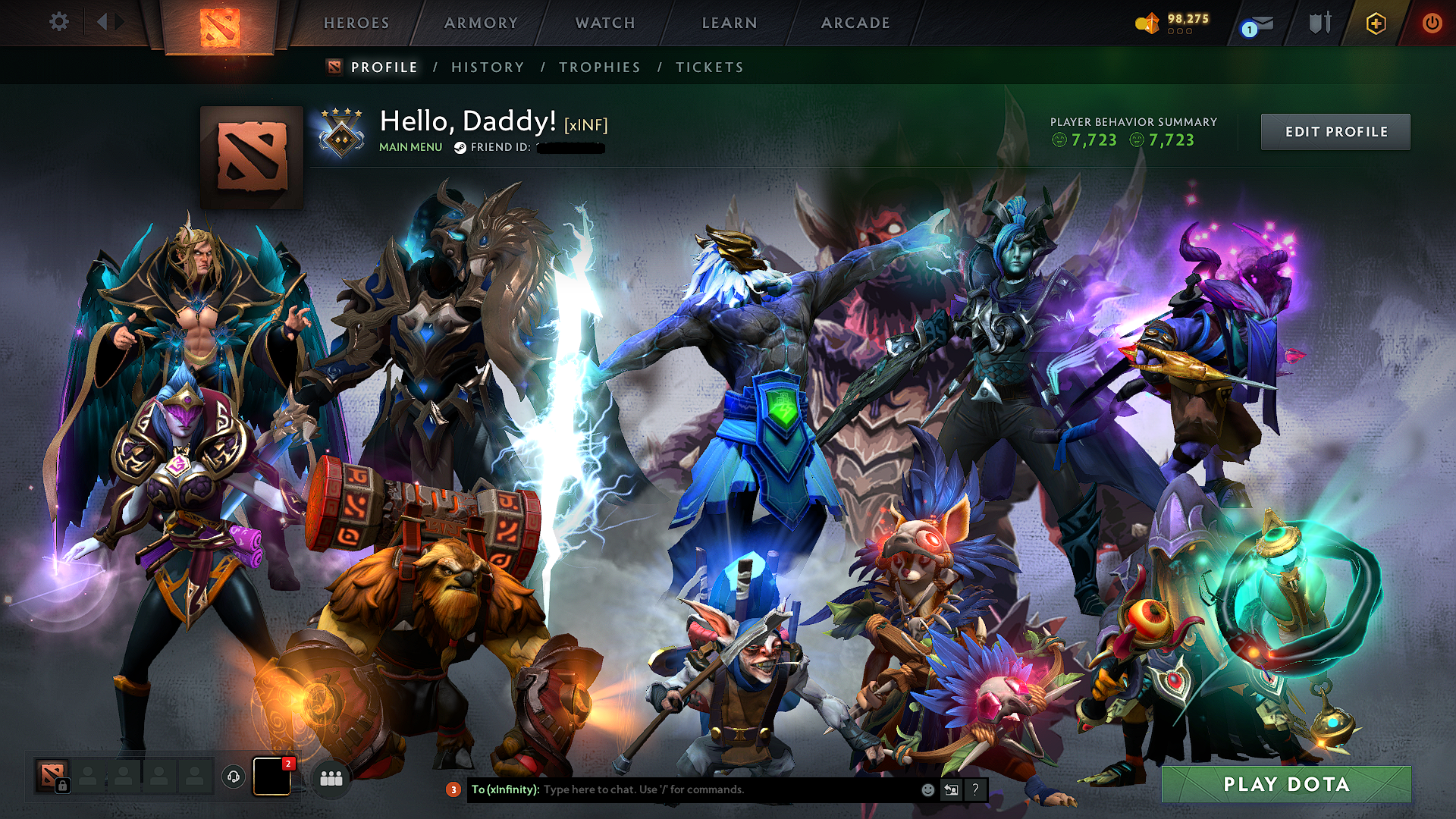Enable voice chat with the headset icon
The height and width of the screenshot is (819, 1456).
(x=233, y=777)
